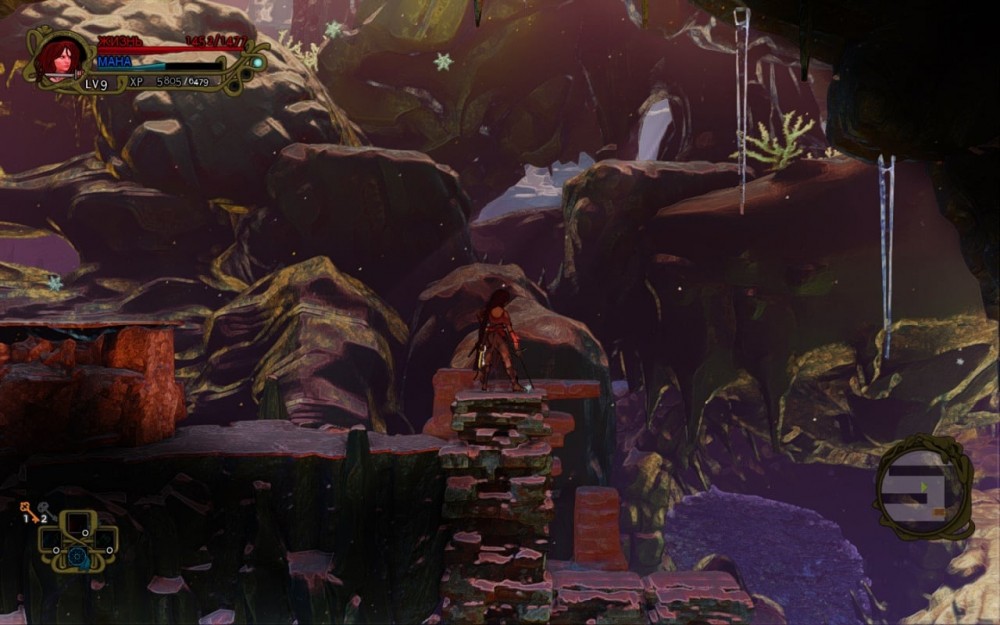Screen dimensions: 1000x625
Task: Open the circular minimap
Action: pyautogui.click(x=921, y=487)
